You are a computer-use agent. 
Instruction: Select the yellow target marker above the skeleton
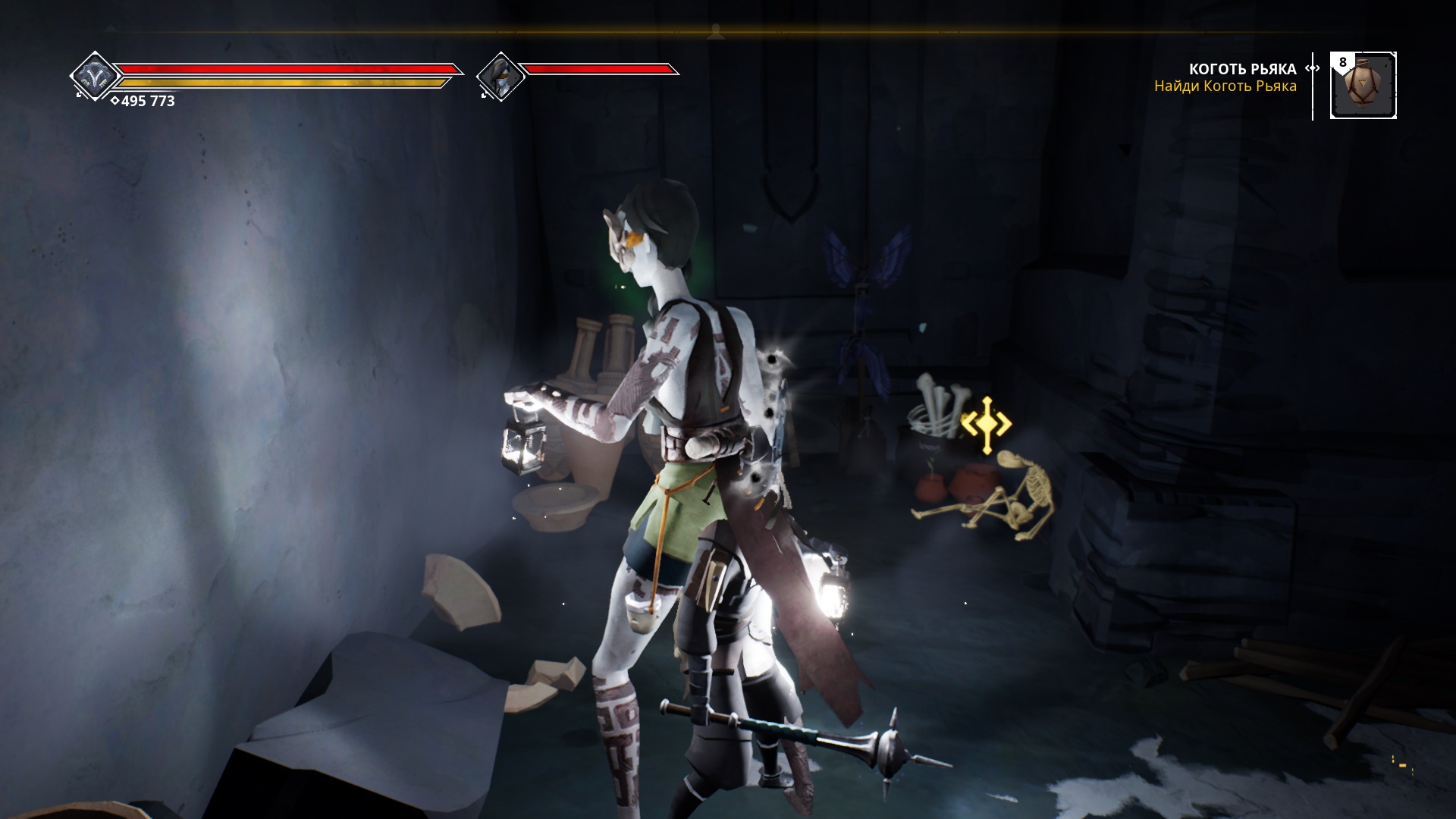pyautogui.click(x=986, y=425)
